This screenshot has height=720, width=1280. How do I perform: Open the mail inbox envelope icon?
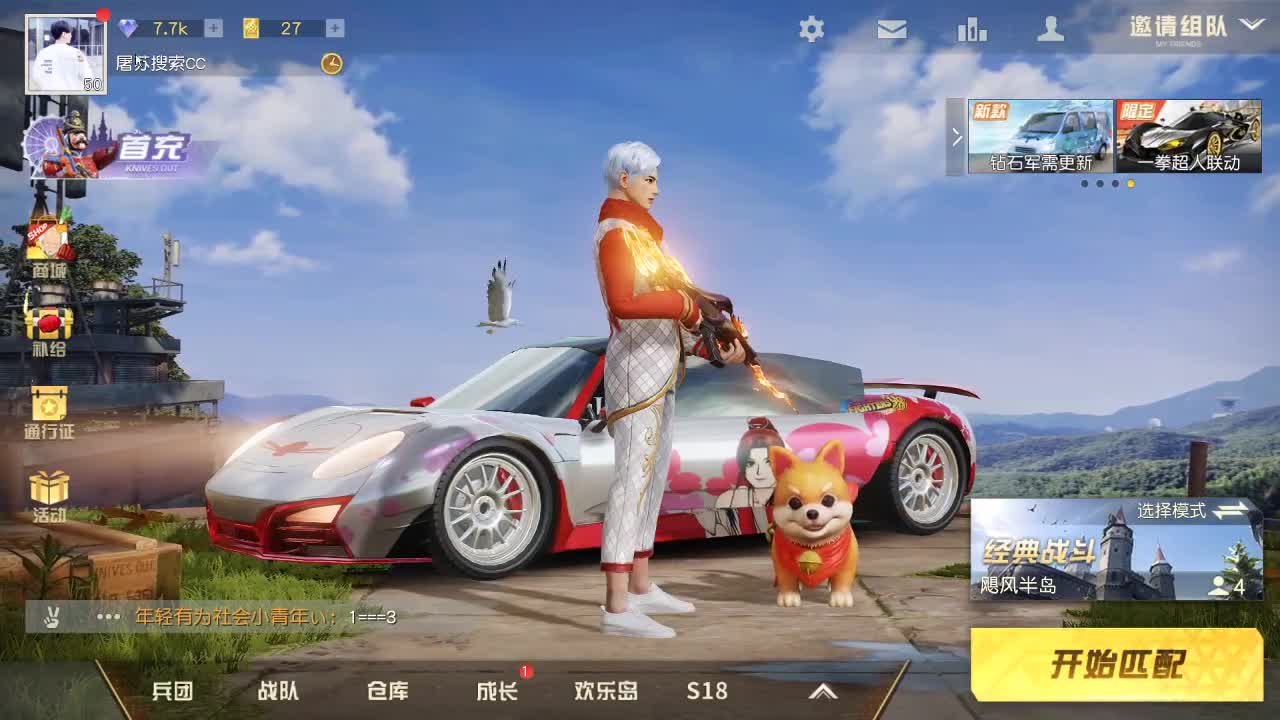[x=890, y=30]
